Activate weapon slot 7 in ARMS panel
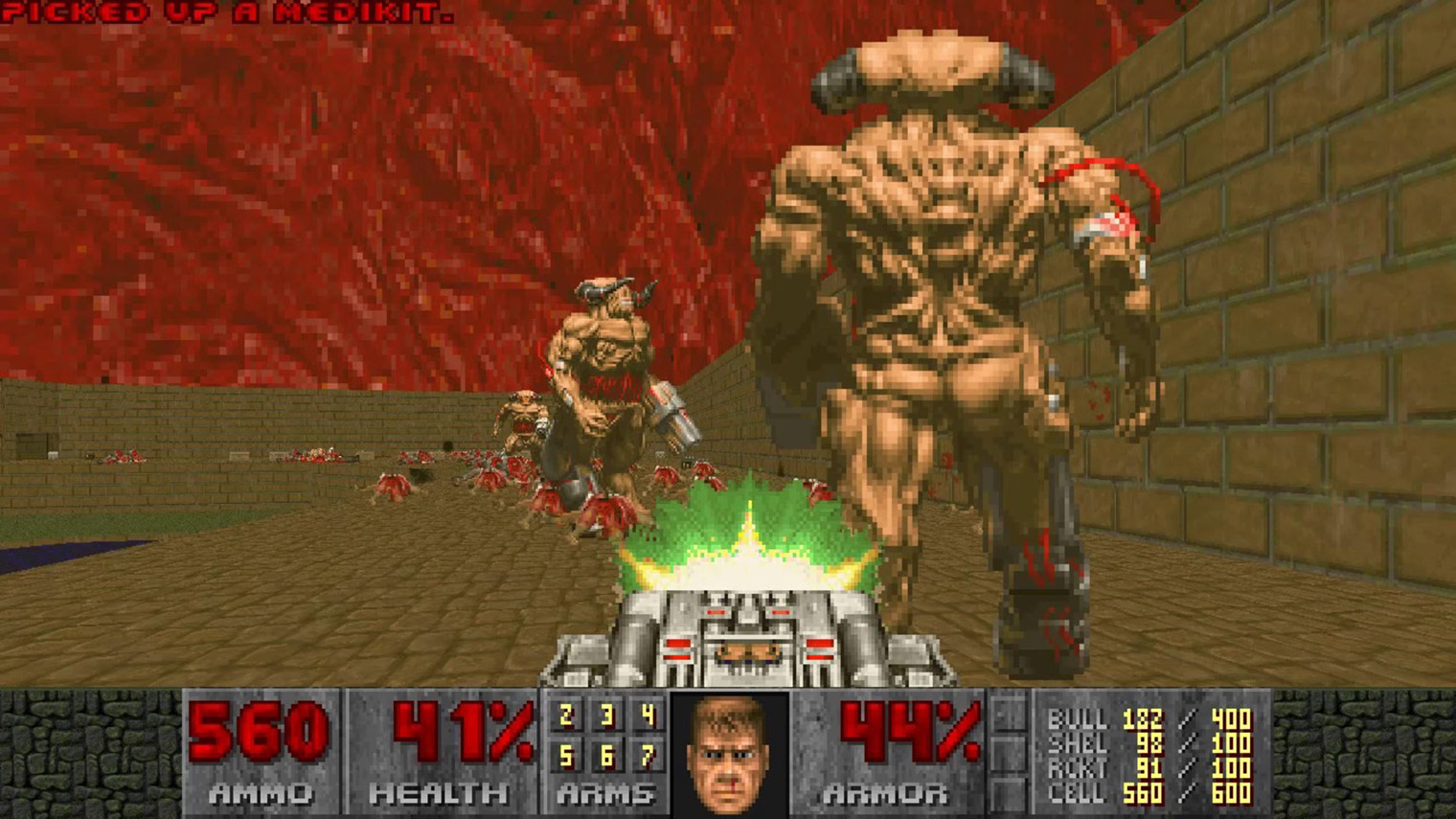The image size is (1456, 819). coord(648,757)
